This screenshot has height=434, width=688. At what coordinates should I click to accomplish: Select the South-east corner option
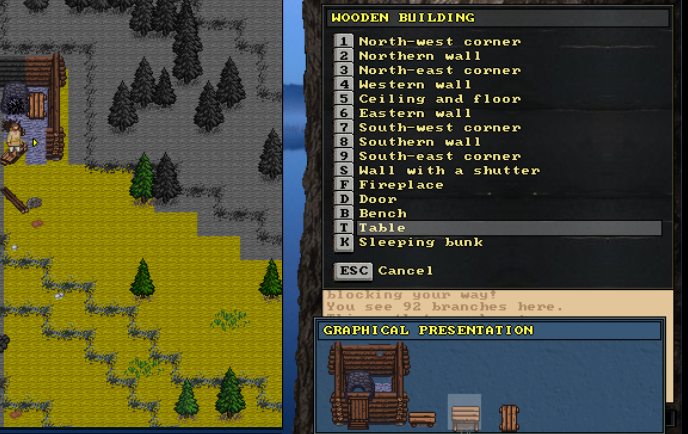[439, 156]
